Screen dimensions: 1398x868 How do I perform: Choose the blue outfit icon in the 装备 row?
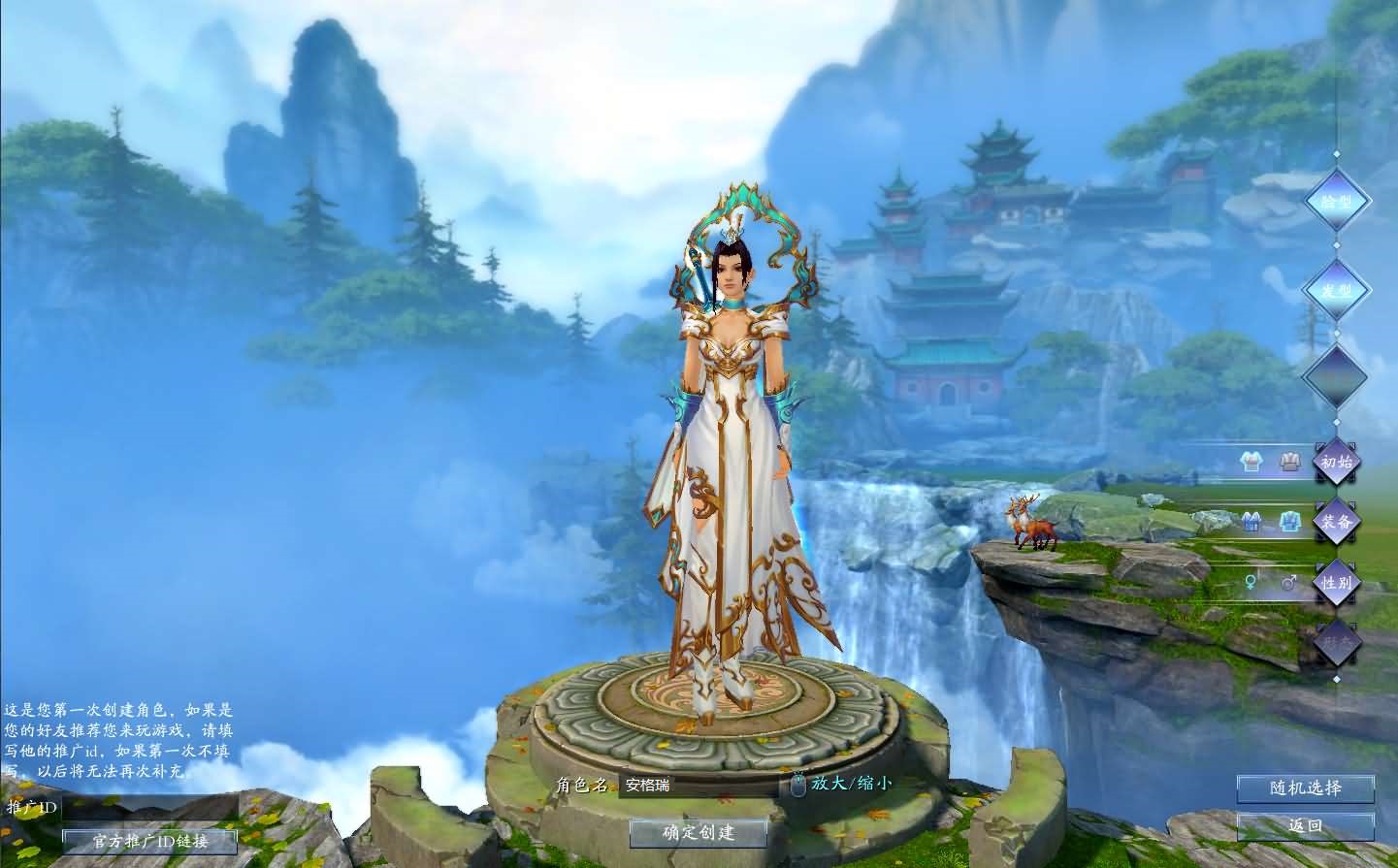pos(1252,521)
